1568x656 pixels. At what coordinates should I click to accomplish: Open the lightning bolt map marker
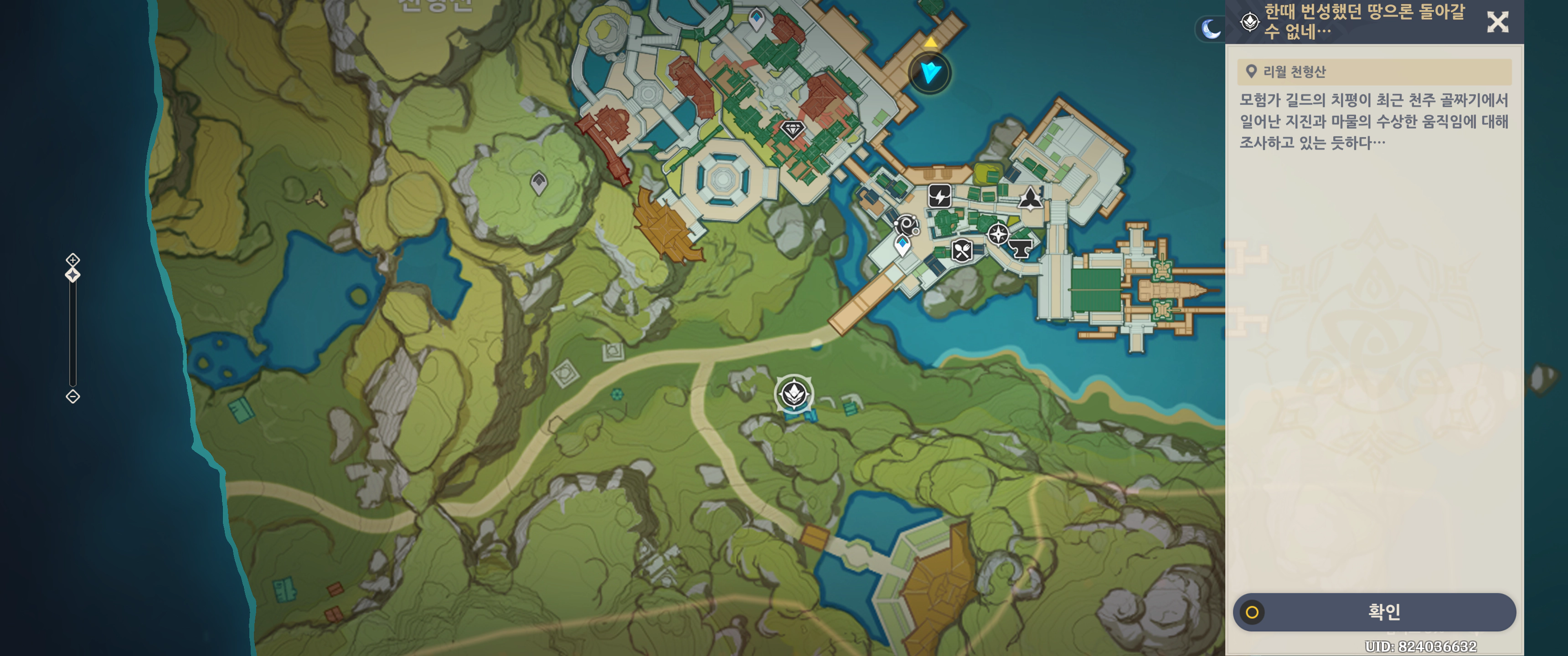(x=939, y=196)
